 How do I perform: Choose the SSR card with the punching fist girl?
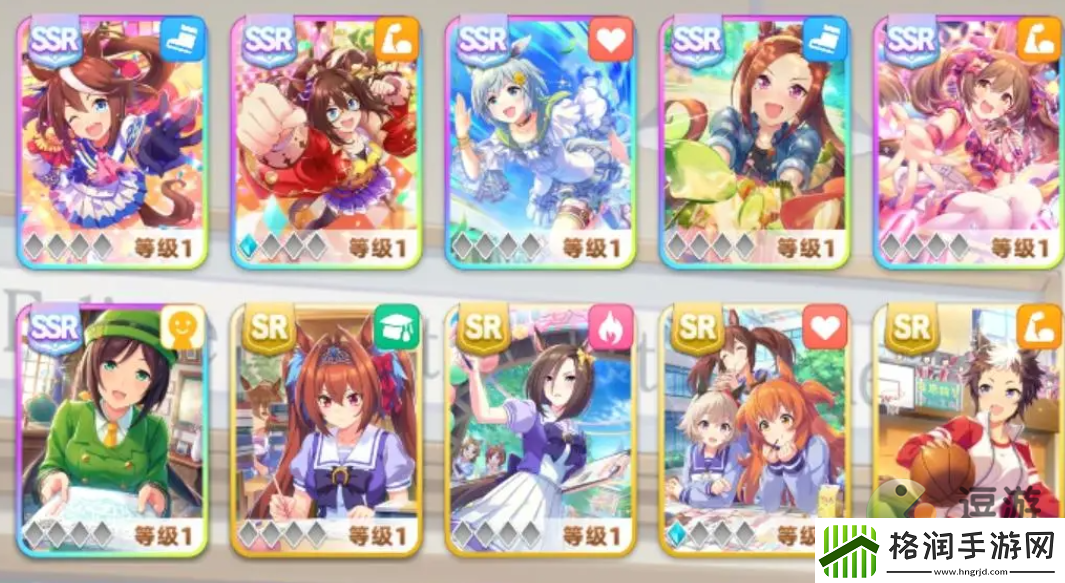(x=327, y=140)
